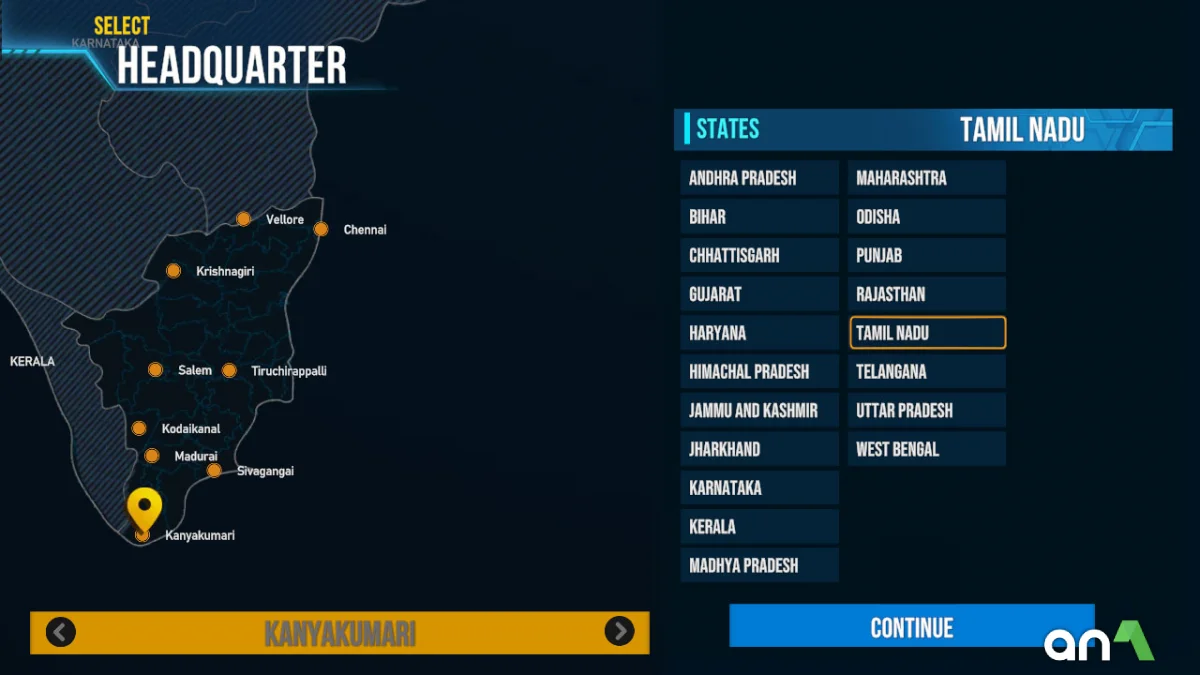Viewport: 1200px width, 675px height.
Task: Go to the previous city with left arrow
Action: [61, 632]
